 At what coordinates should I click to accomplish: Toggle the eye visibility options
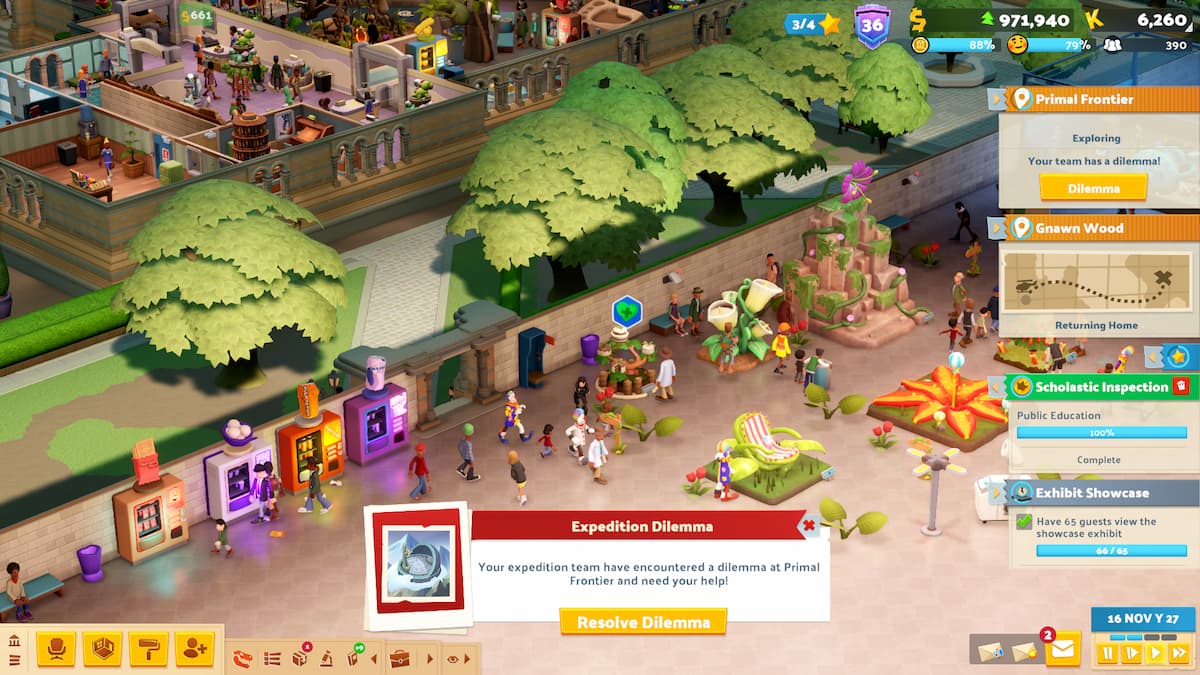(453, 659)
